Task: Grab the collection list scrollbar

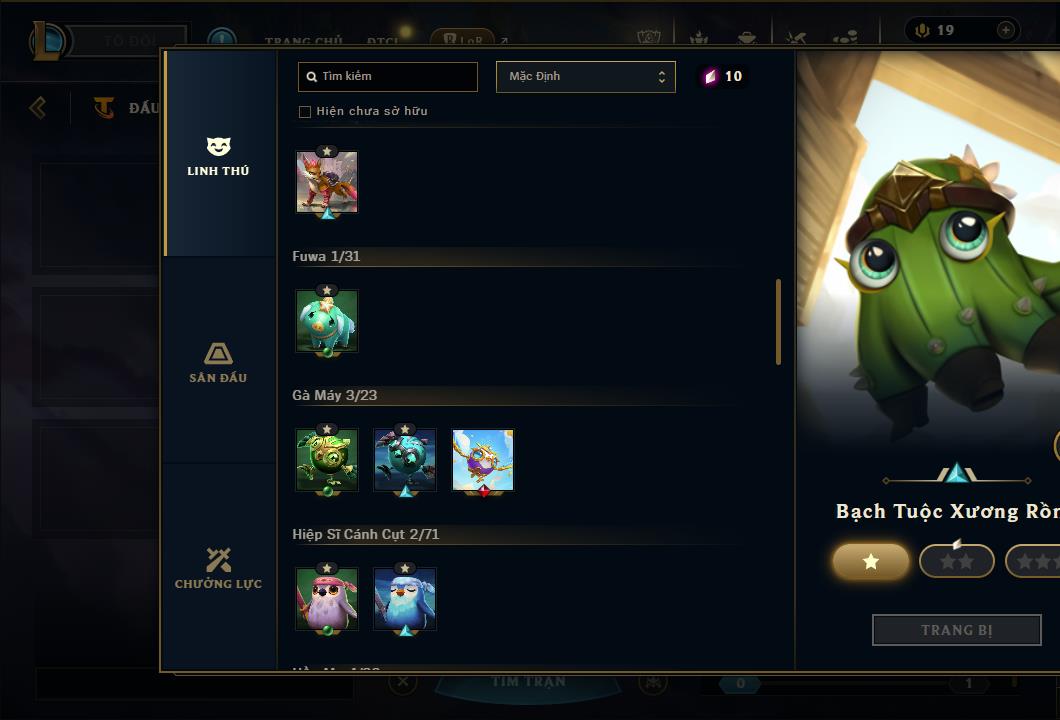Action: click(x=778, y=322)
